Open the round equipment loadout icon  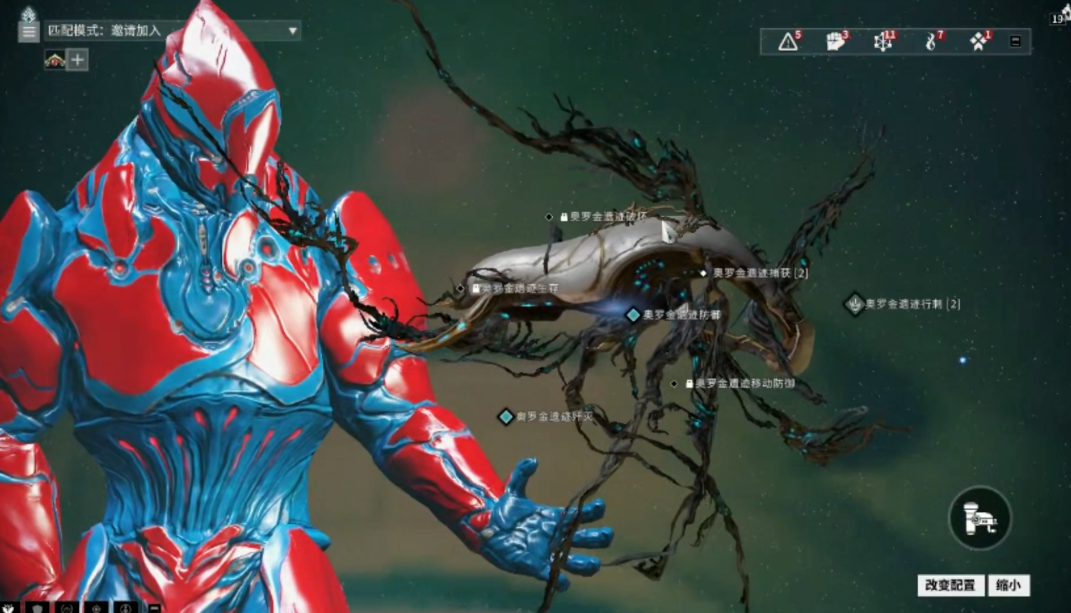[979, 517]
